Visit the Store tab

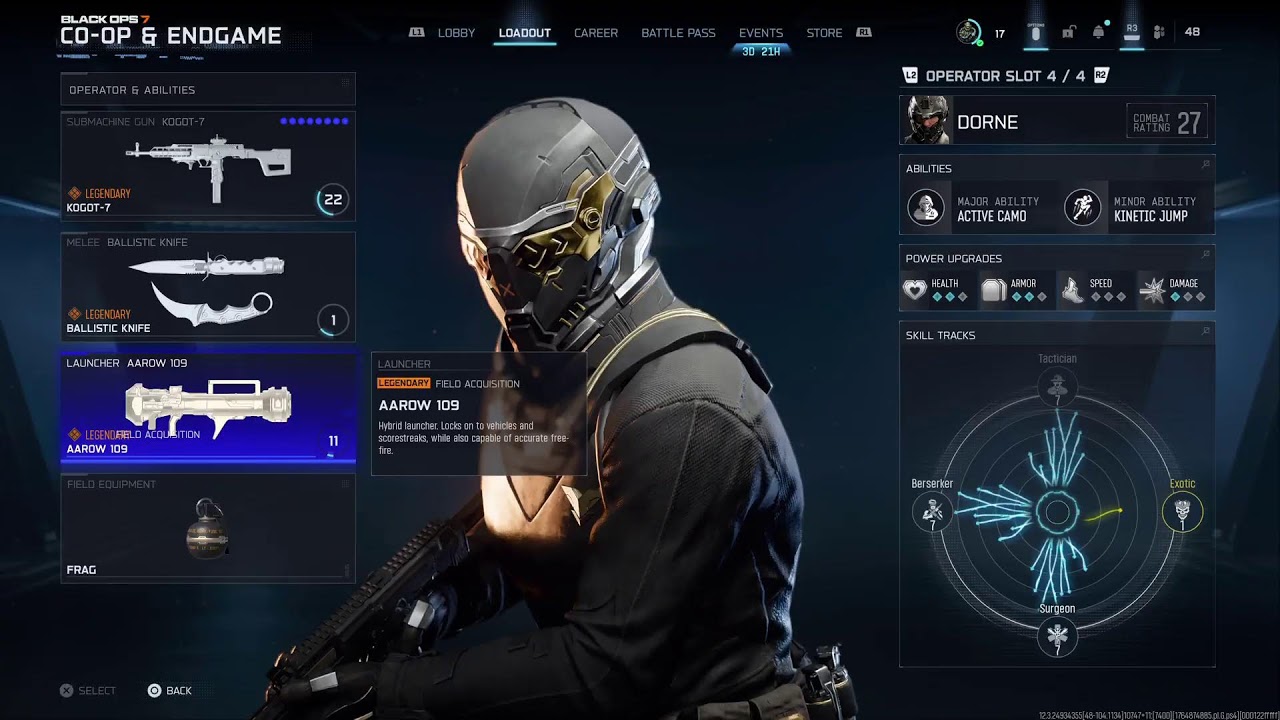[824, 33]
